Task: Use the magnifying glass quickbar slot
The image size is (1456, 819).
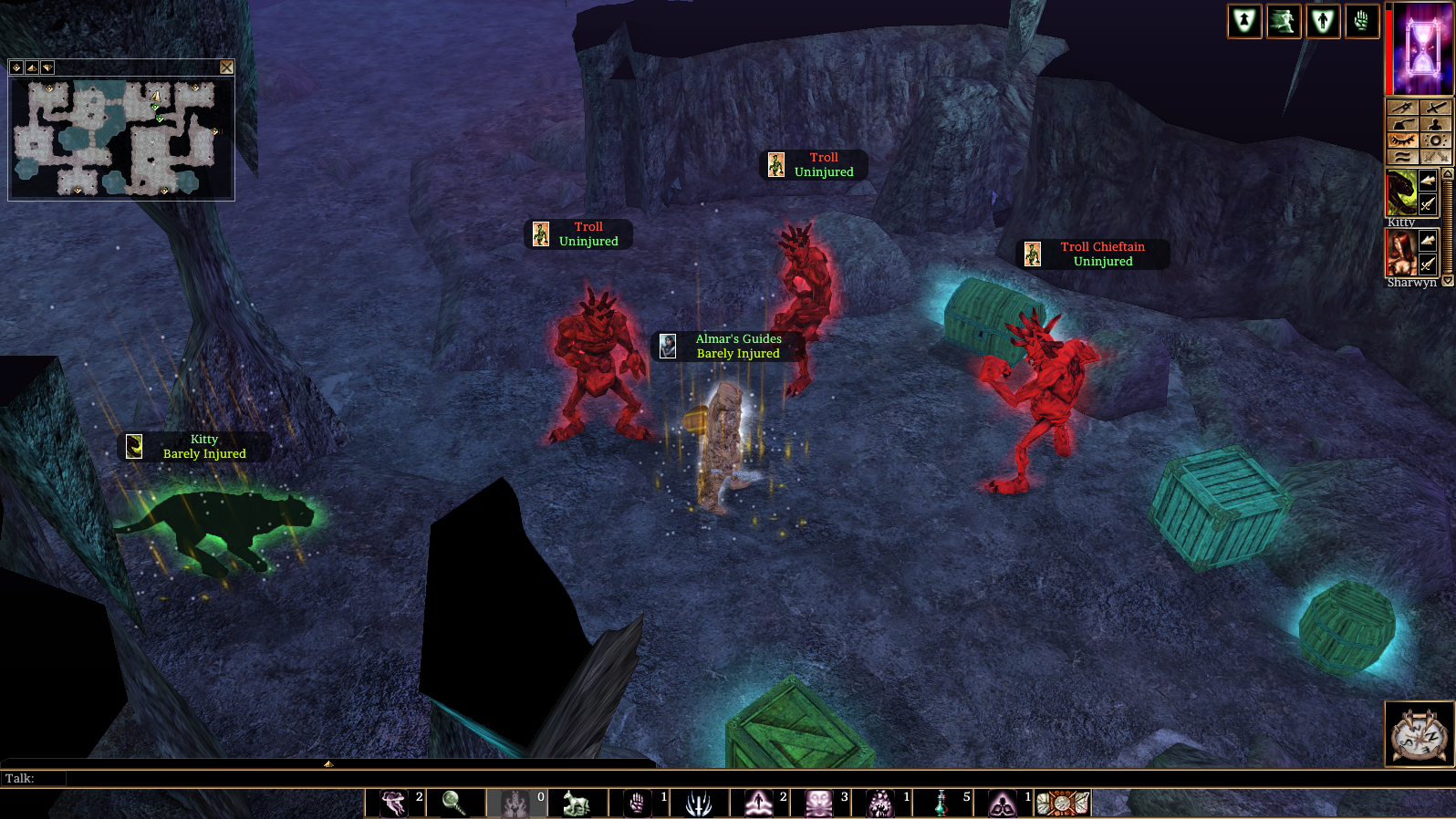Action: tap(453, 803)
